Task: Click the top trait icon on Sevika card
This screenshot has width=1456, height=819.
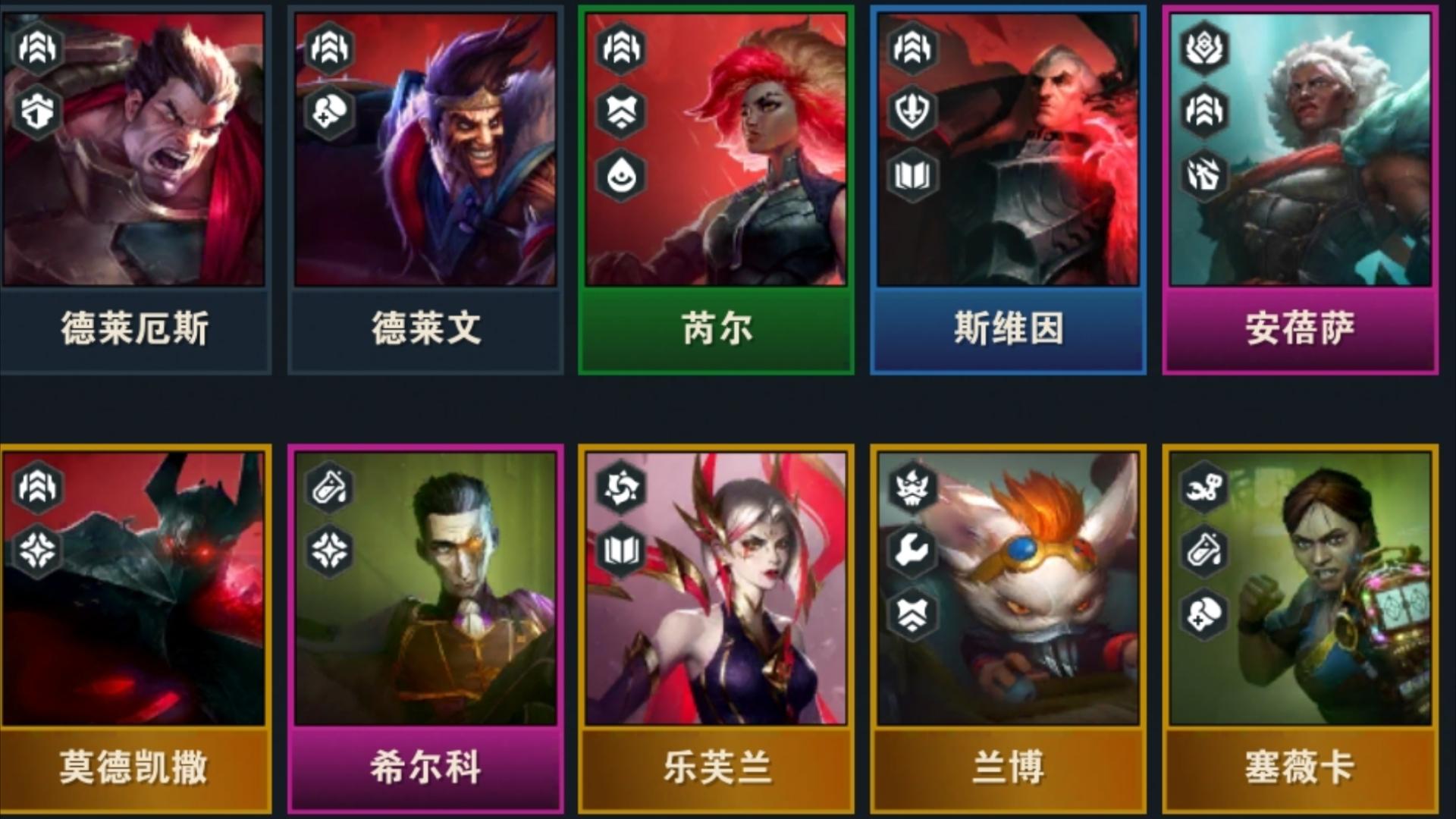Action: 1203,488
